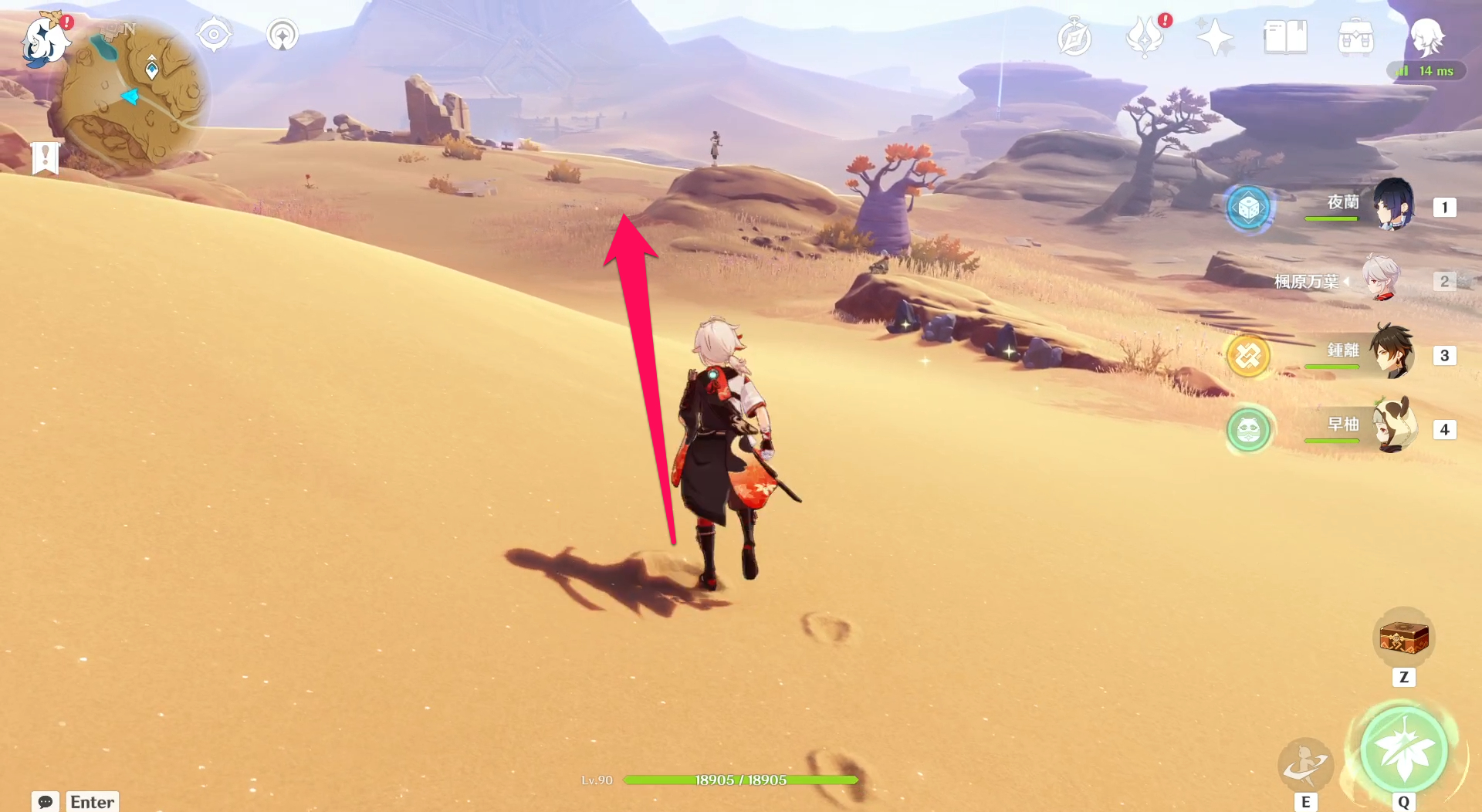This screenshot has height=812, width=1482.
Task: Use the treasure box gadget bound to Z
Action: tap(1403, 638)
